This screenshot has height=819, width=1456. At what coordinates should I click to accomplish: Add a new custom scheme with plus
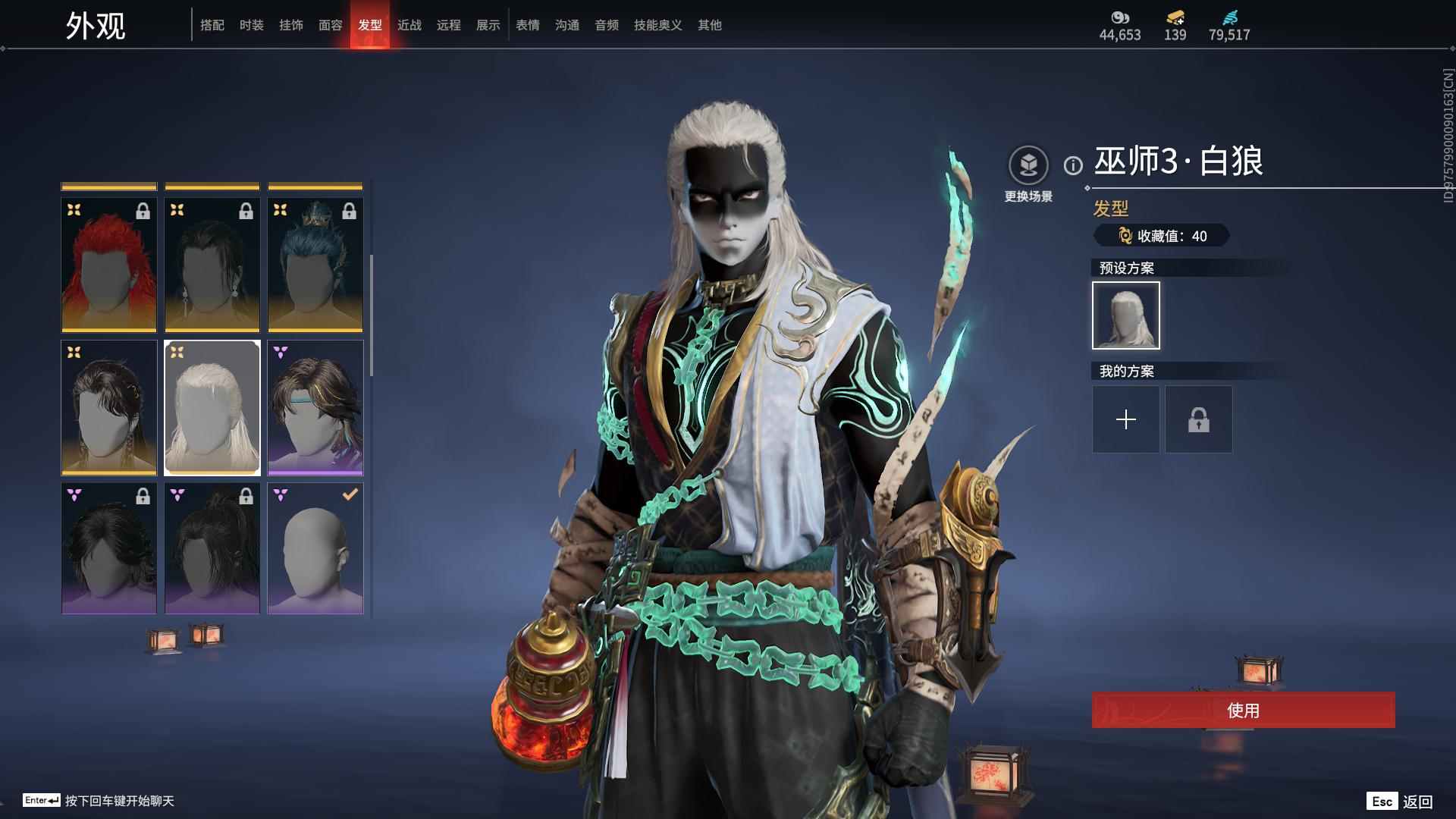click(x=1126, y=419)
